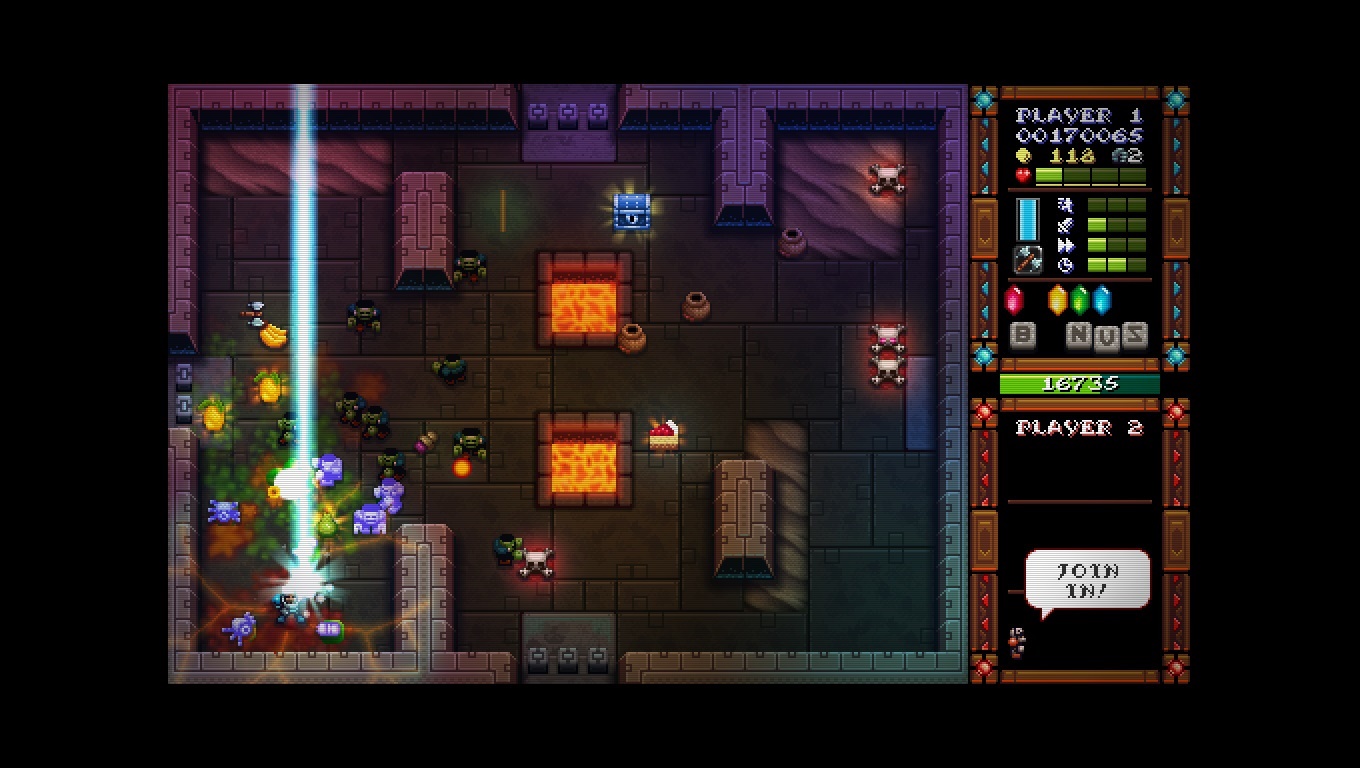
Task: Click the stone N bonus letter tile
Action: pyautogui.click(x=1079, y=334)
